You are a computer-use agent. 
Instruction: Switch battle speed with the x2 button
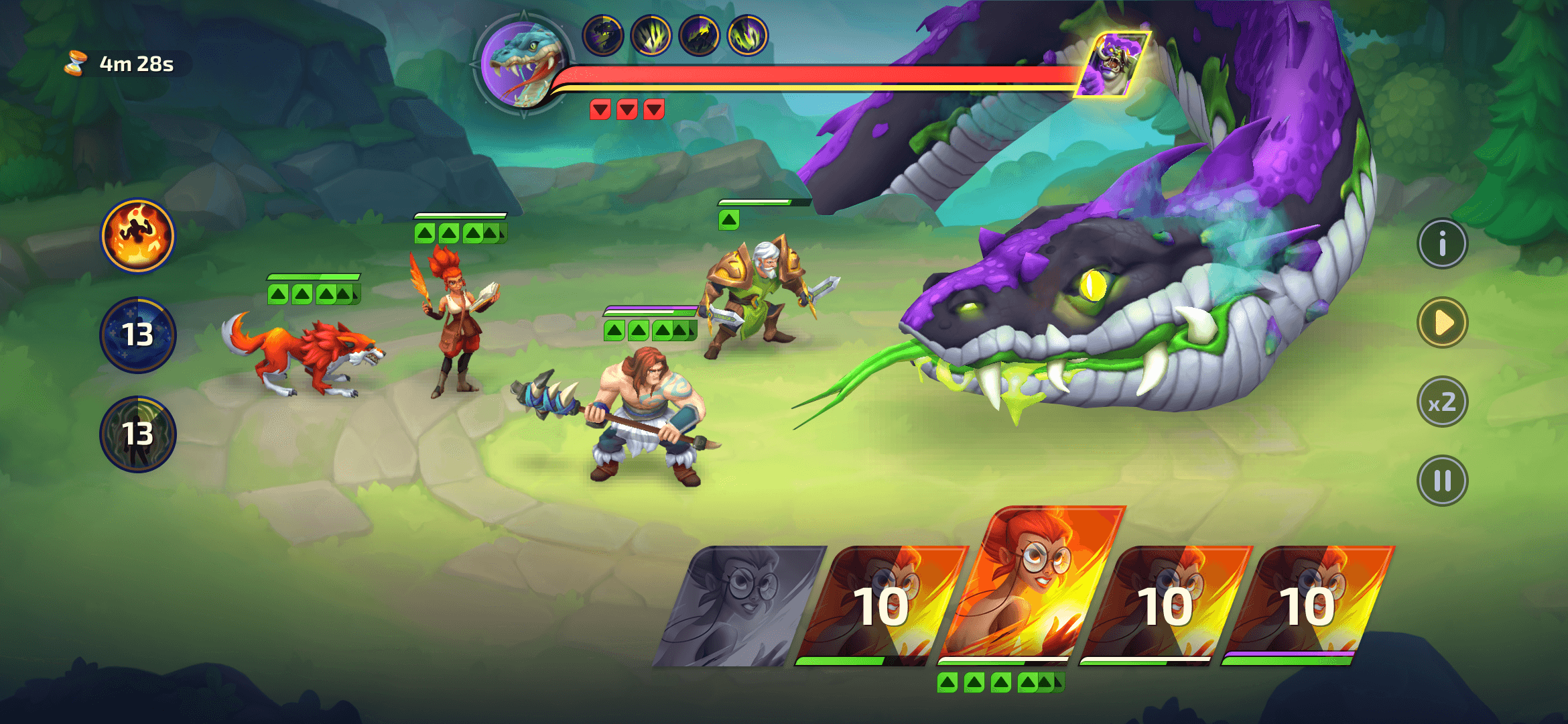(1442, 402)
